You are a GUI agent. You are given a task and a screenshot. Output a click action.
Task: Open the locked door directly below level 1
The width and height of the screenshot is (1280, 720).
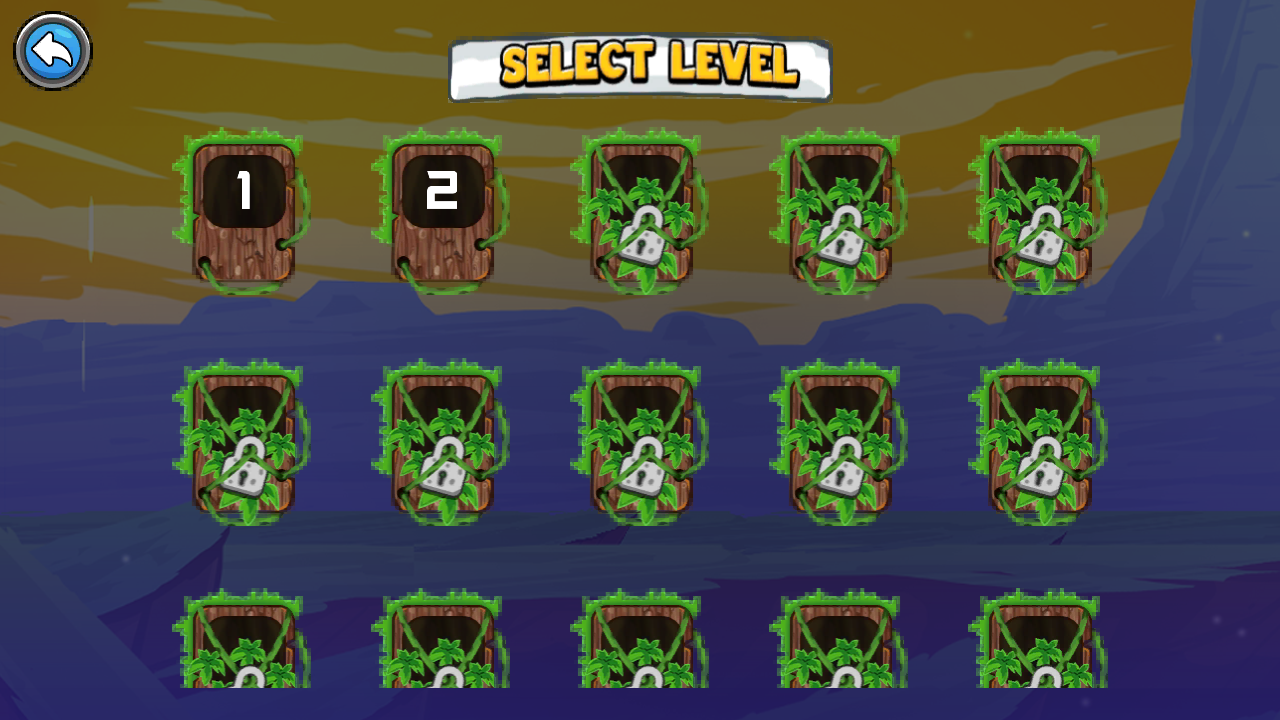click(243, 440)
